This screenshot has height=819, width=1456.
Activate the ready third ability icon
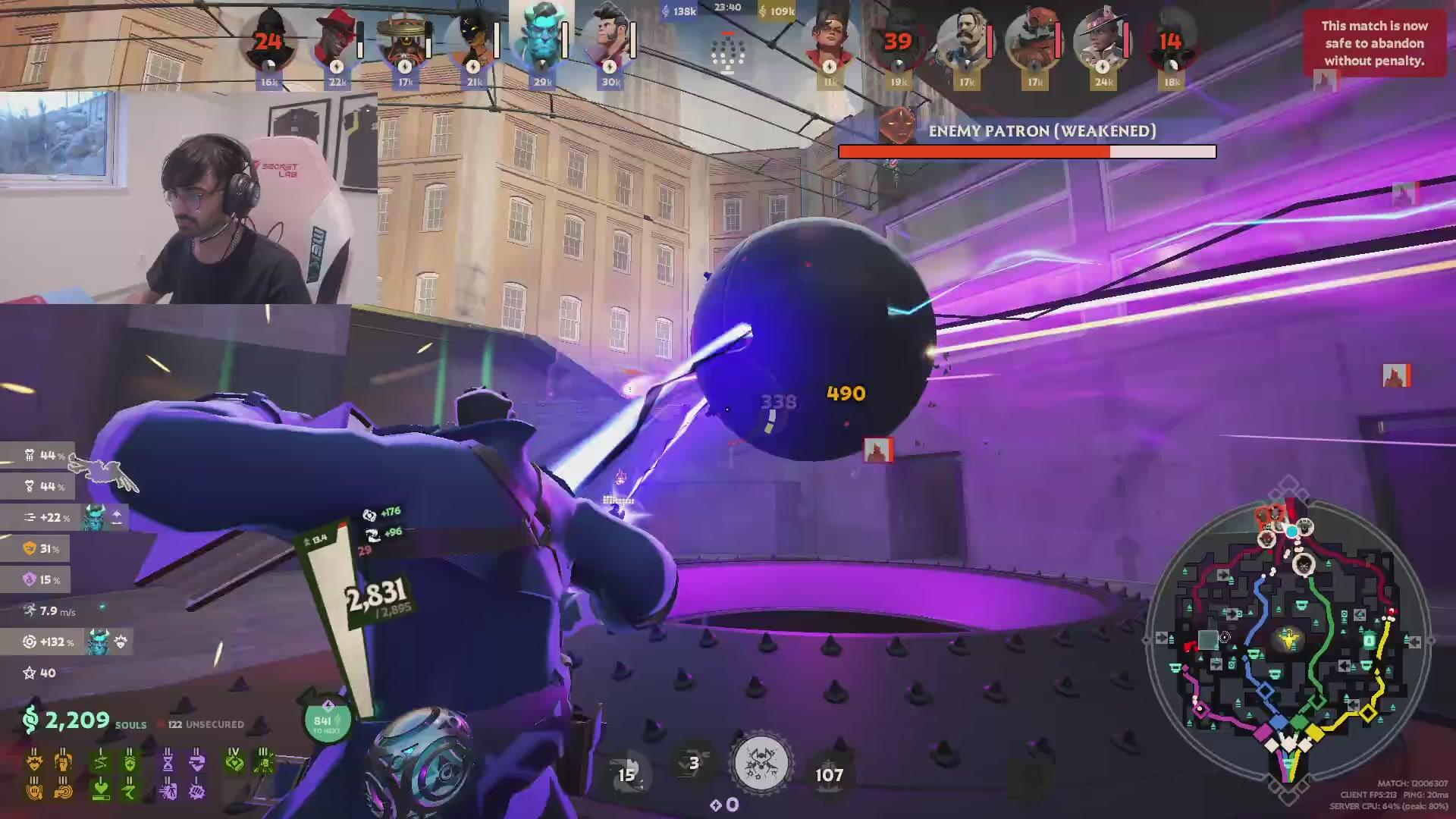coord(761,764)
